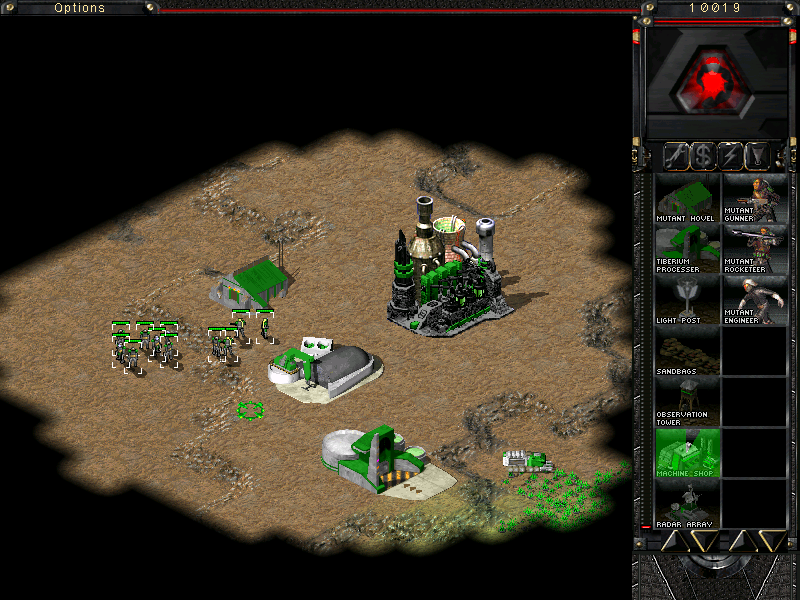
Task: Build a Radar Array
Action: click(x=686, y=504)
